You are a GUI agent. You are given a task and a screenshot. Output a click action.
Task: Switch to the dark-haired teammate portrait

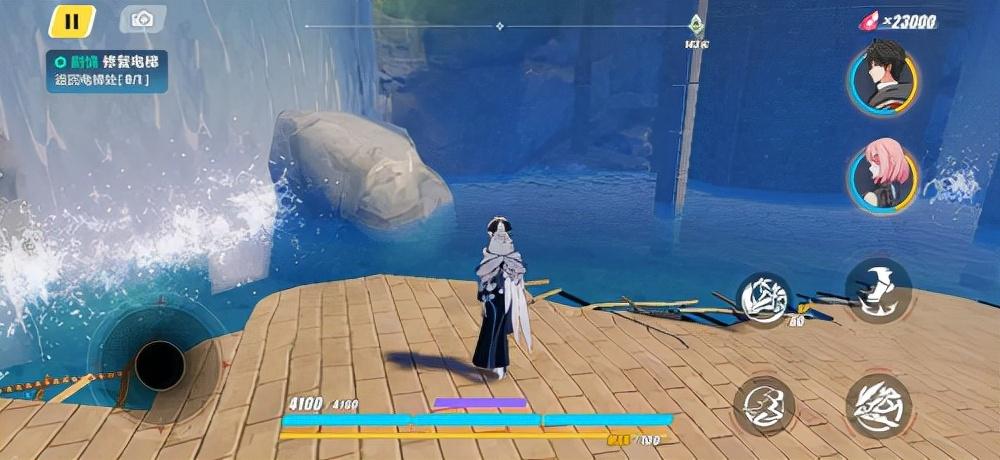[x=882, y=78]
